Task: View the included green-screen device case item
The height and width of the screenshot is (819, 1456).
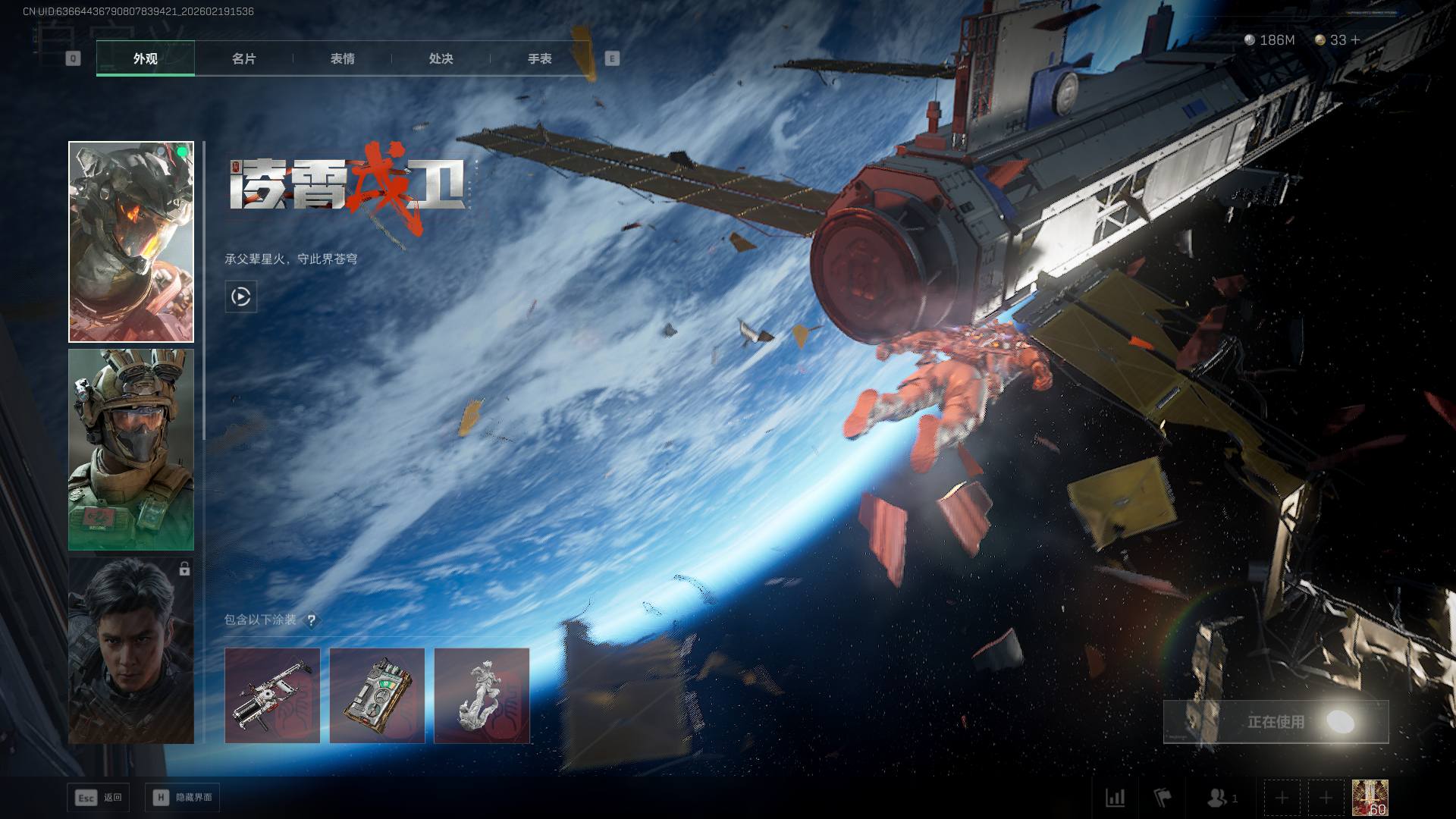Action: coord(377,695)
